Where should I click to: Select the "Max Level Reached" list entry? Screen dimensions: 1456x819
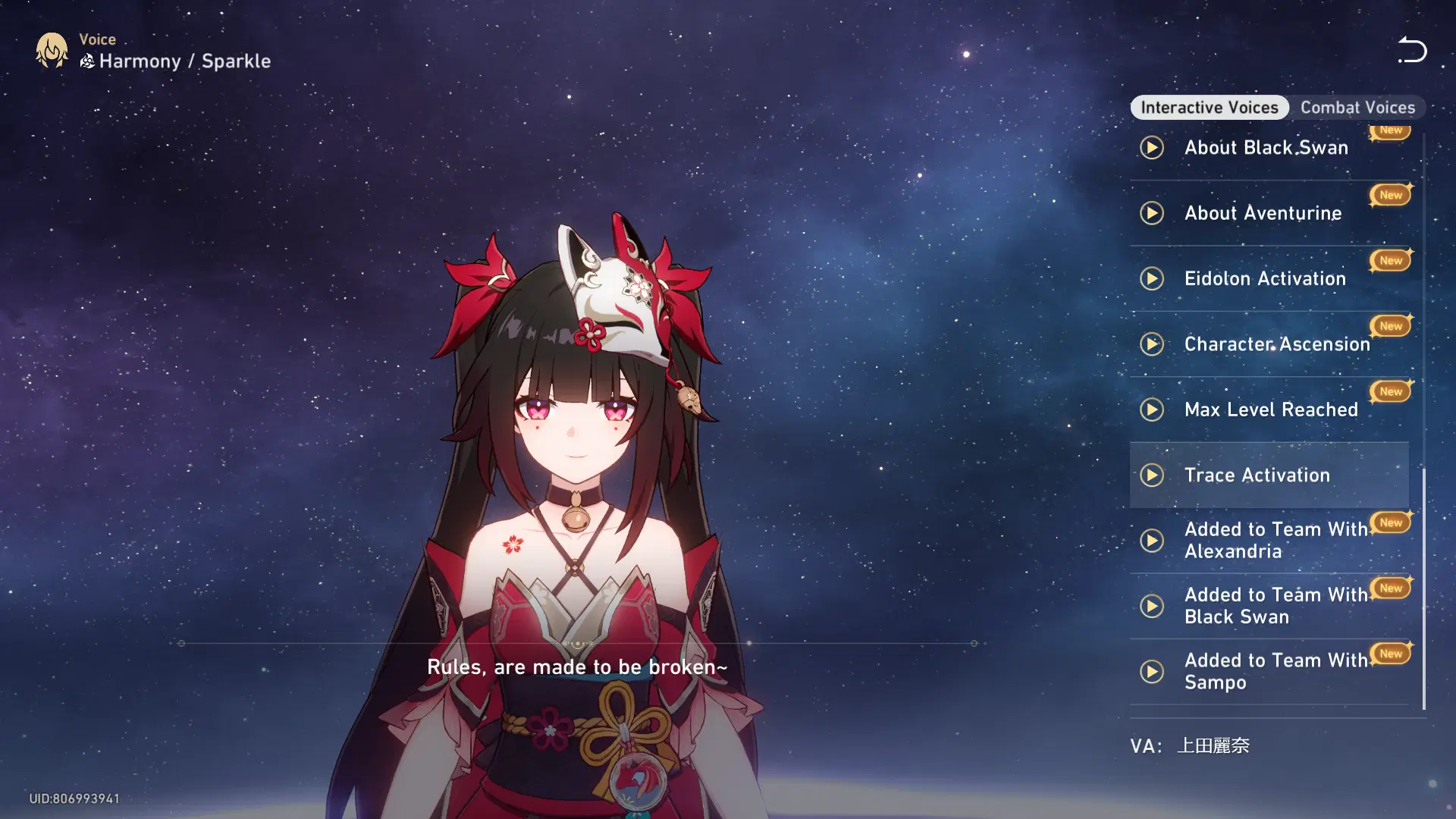coord(1270,409)
